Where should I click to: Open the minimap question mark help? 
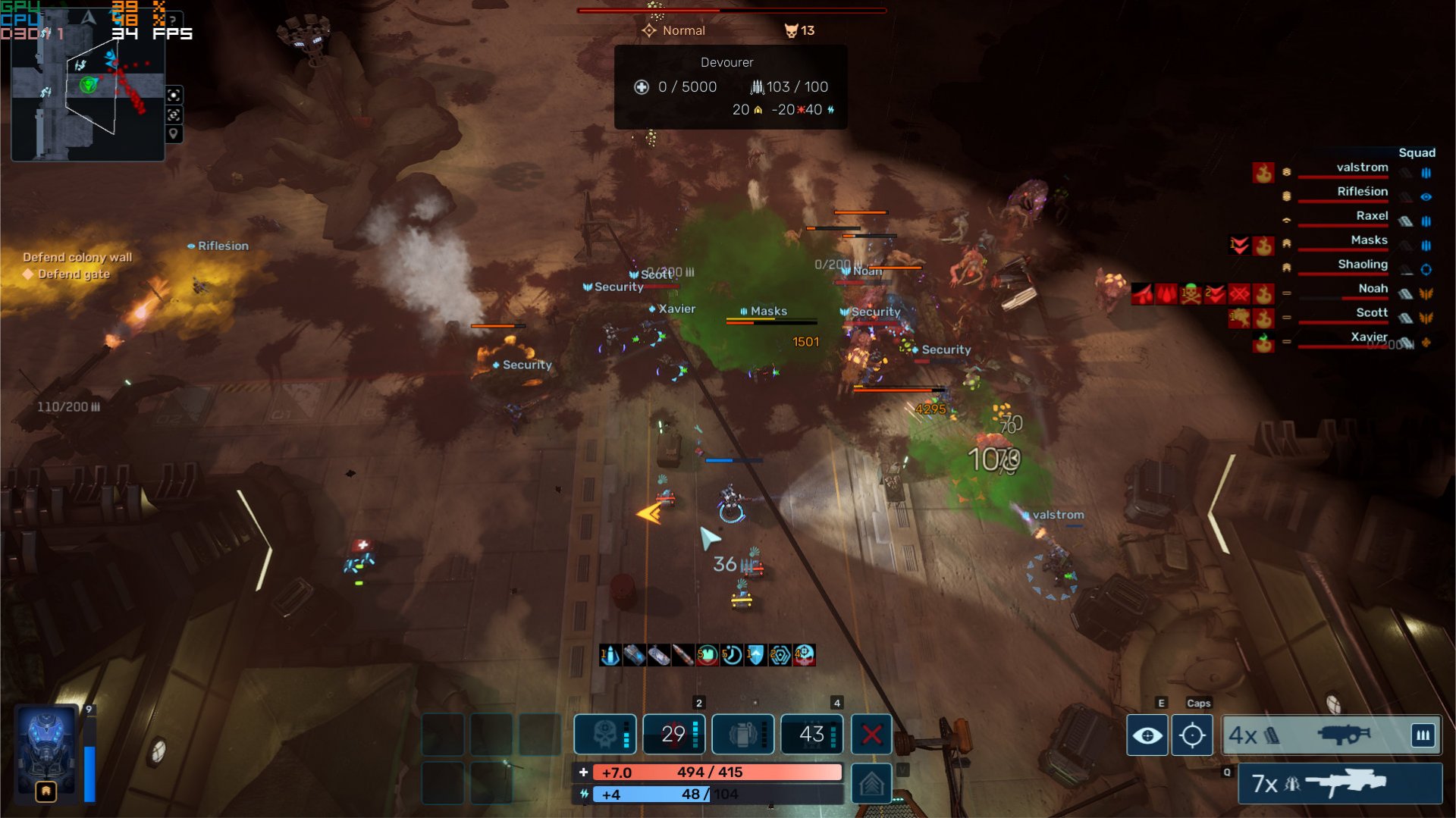[173, 20]
